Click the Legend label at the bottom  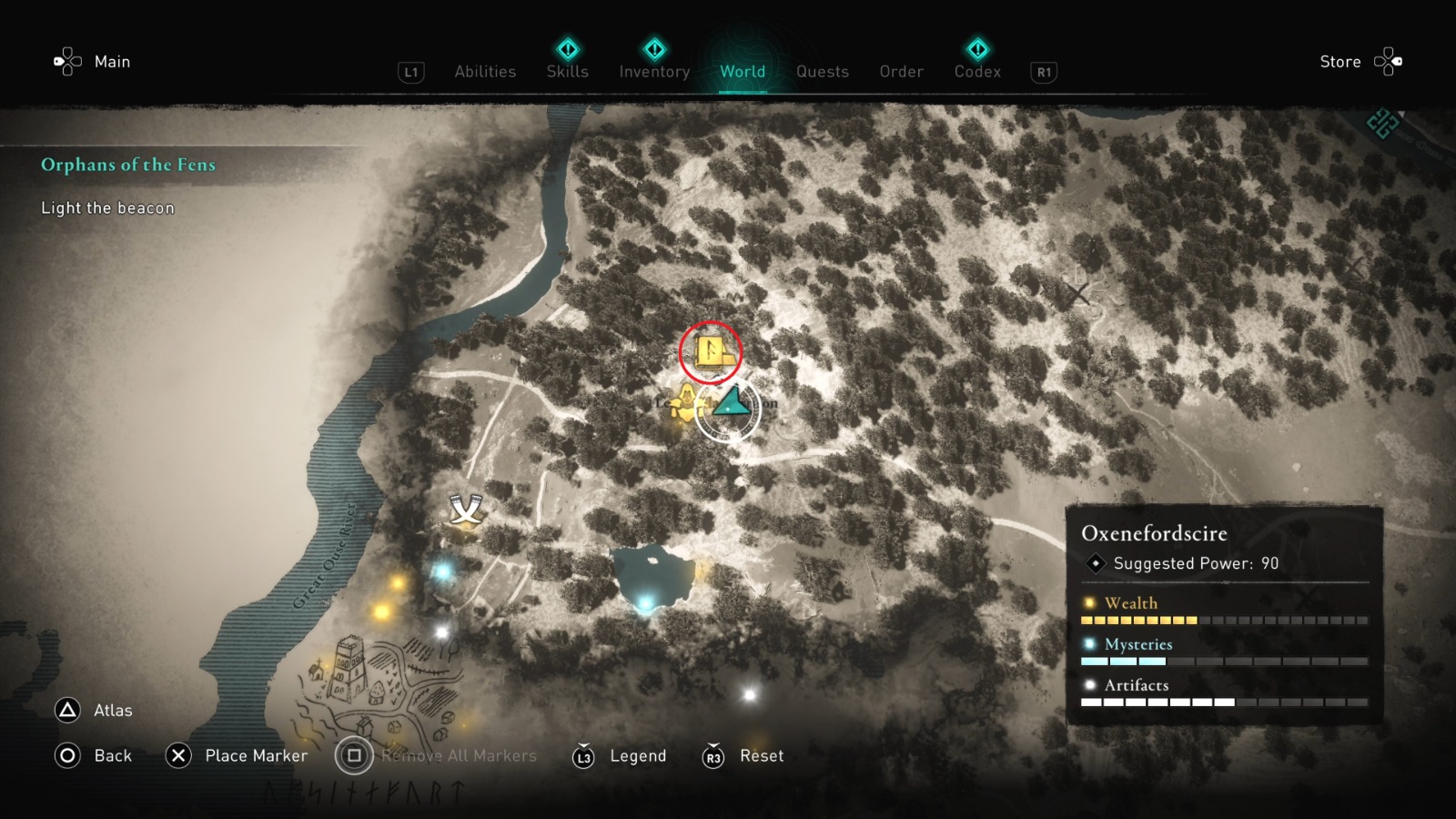pos(638,756)
